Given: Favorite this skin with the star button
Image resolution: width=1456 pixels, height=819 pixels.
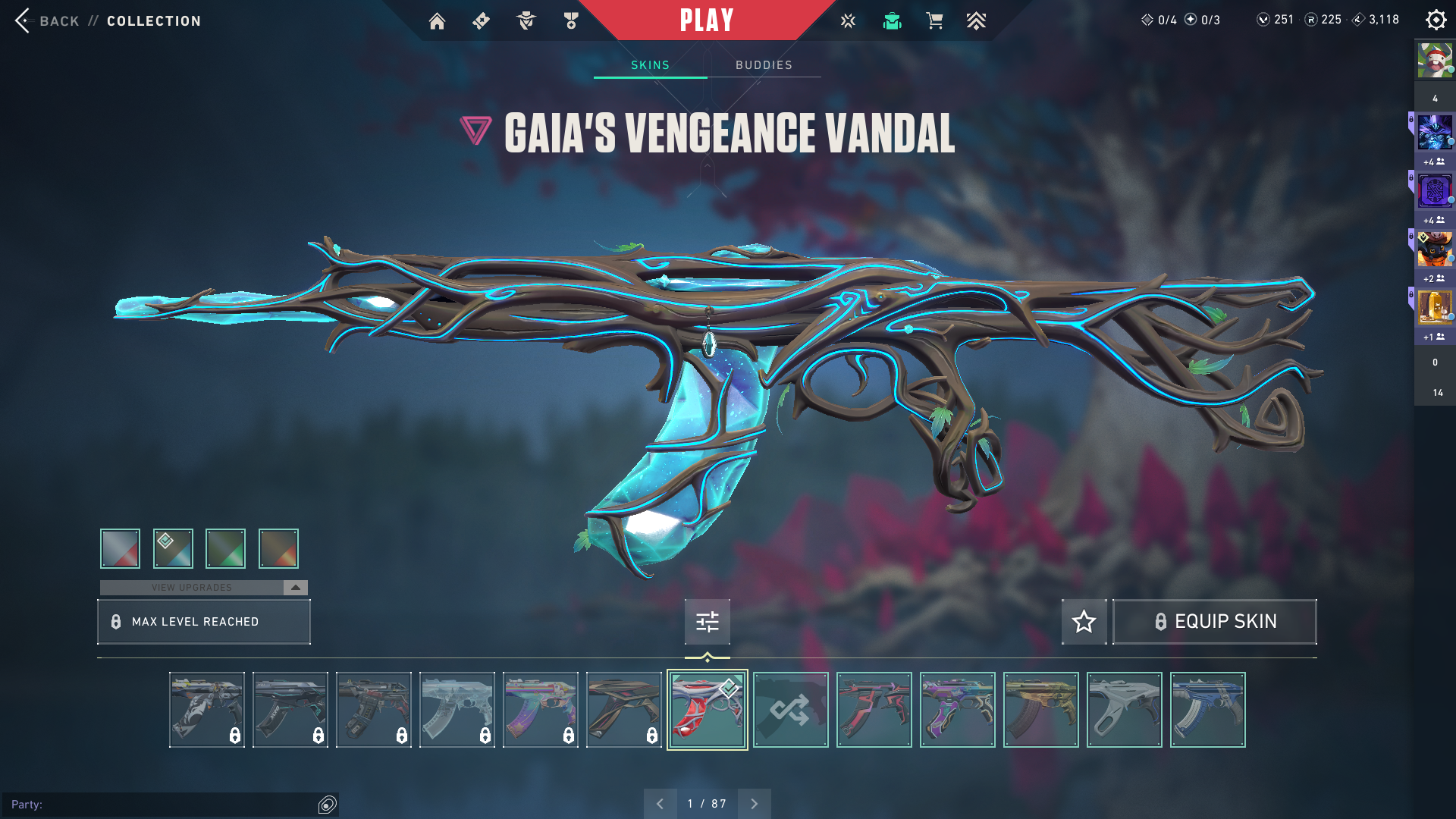Looking at the screenshot, I should (x=1084, y=622).
